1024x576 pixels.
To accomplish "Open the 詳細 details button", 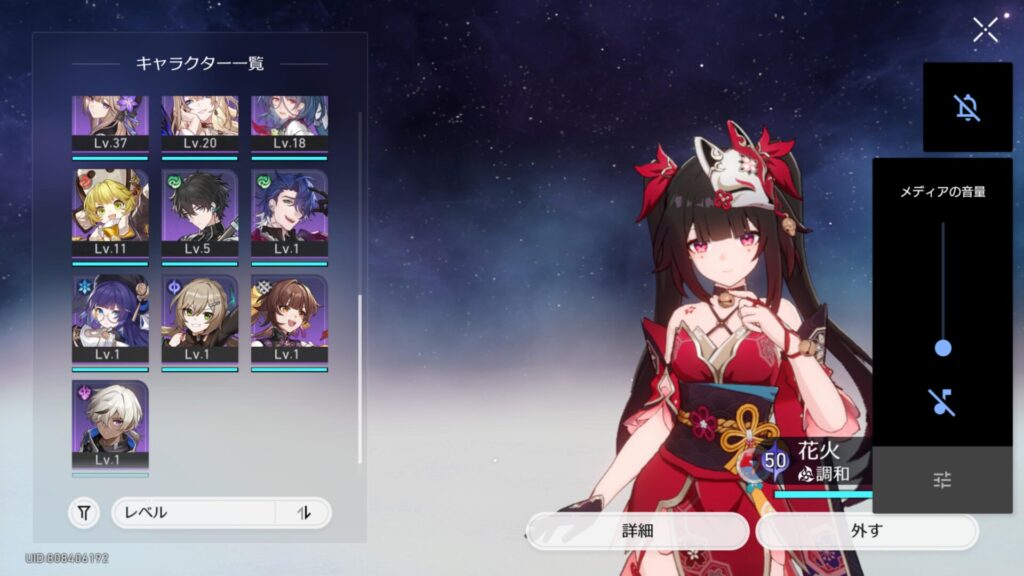I will [637, 531].
